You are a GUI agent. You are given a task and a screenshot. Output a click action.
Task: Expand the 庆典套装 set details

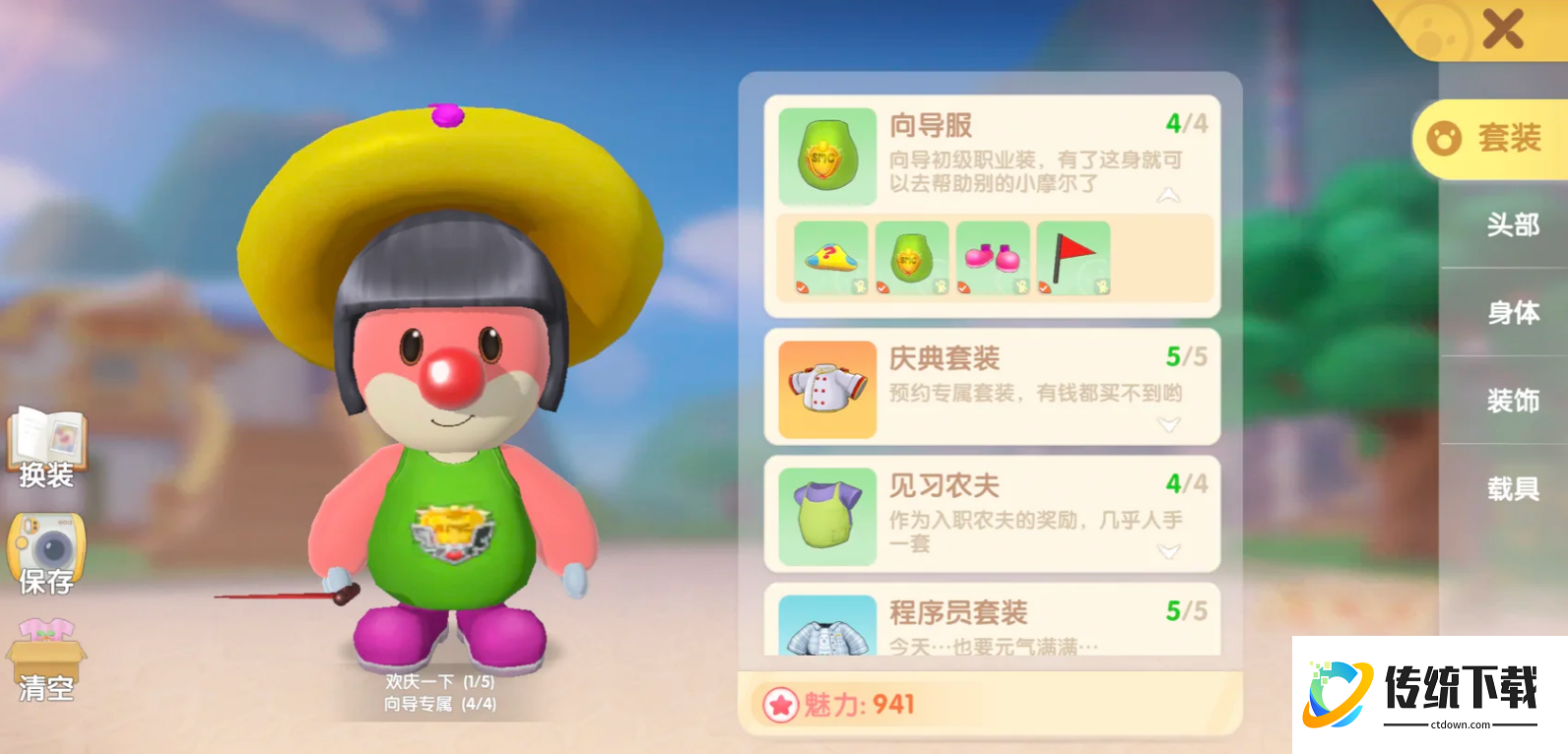click(1170, 423)
